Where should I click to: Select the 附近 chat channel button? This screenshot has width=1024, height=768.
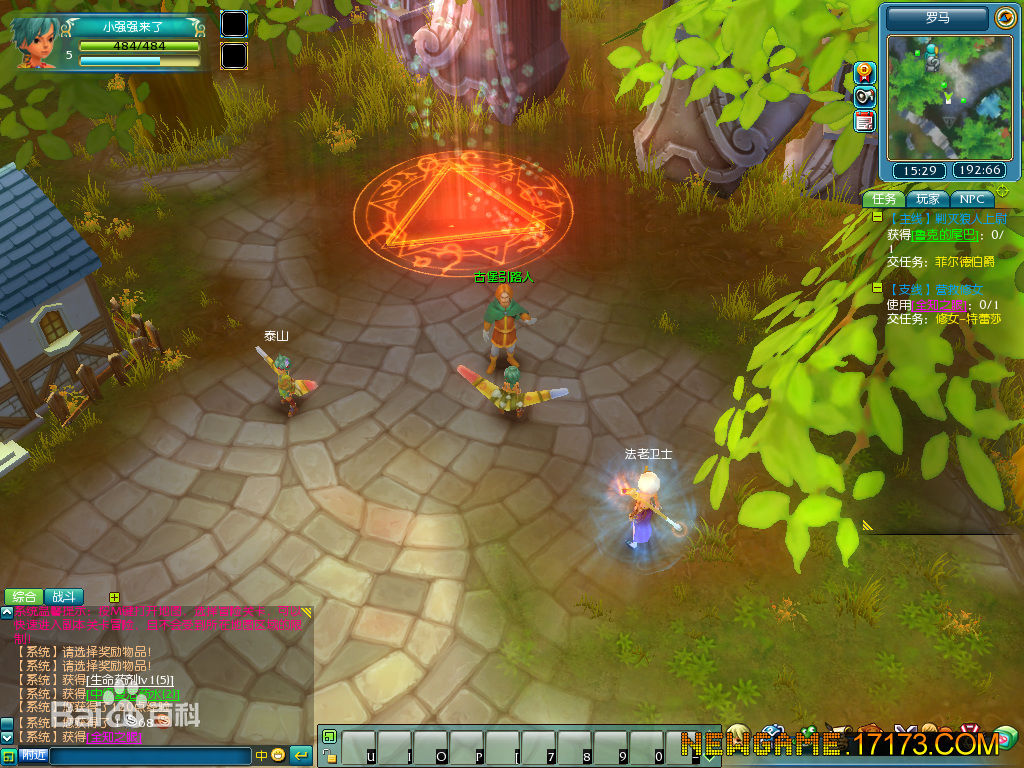pos(34,756)
